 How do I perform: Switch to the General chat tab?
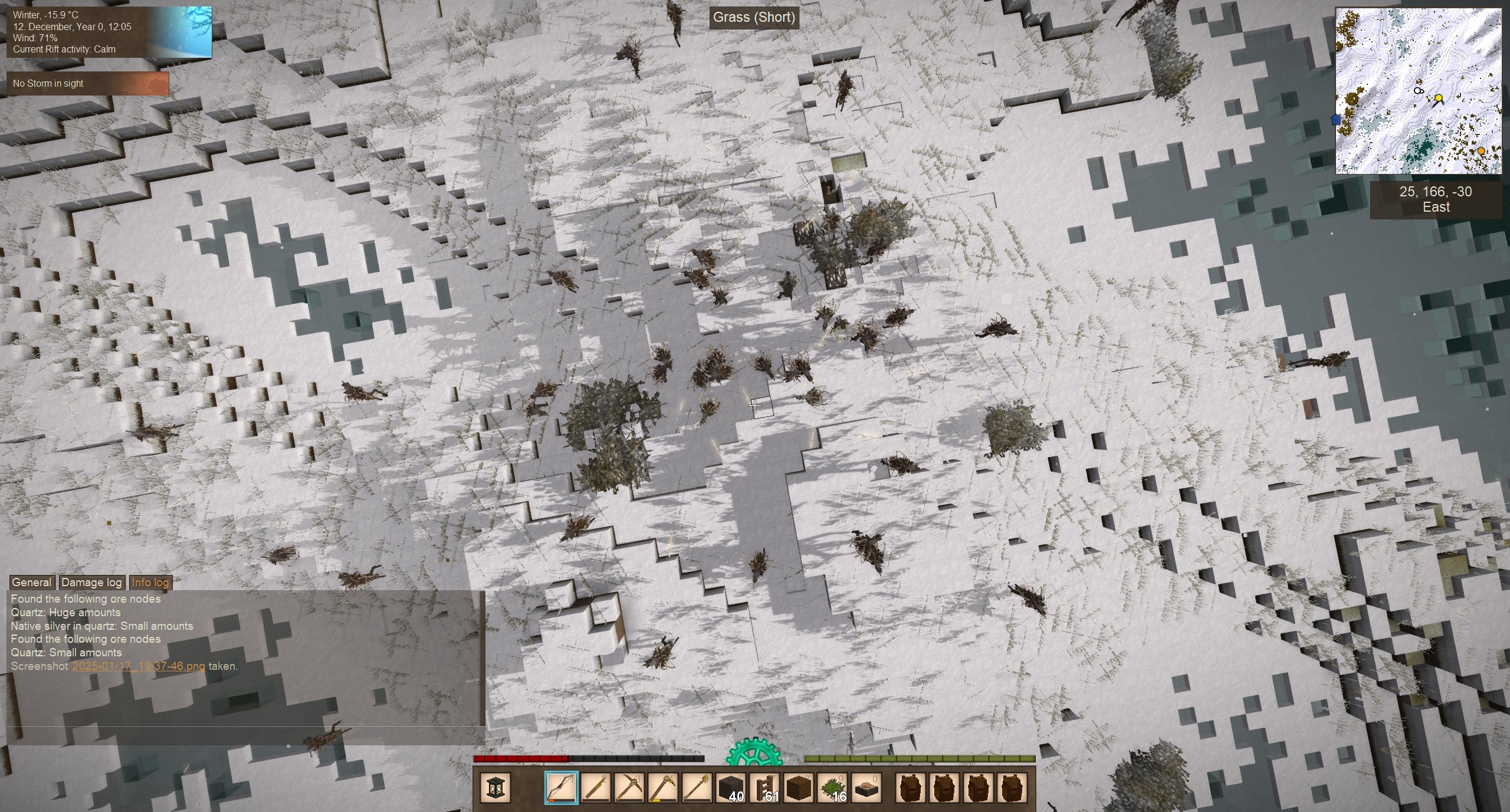pyautogui.click(x=32, y=583)
